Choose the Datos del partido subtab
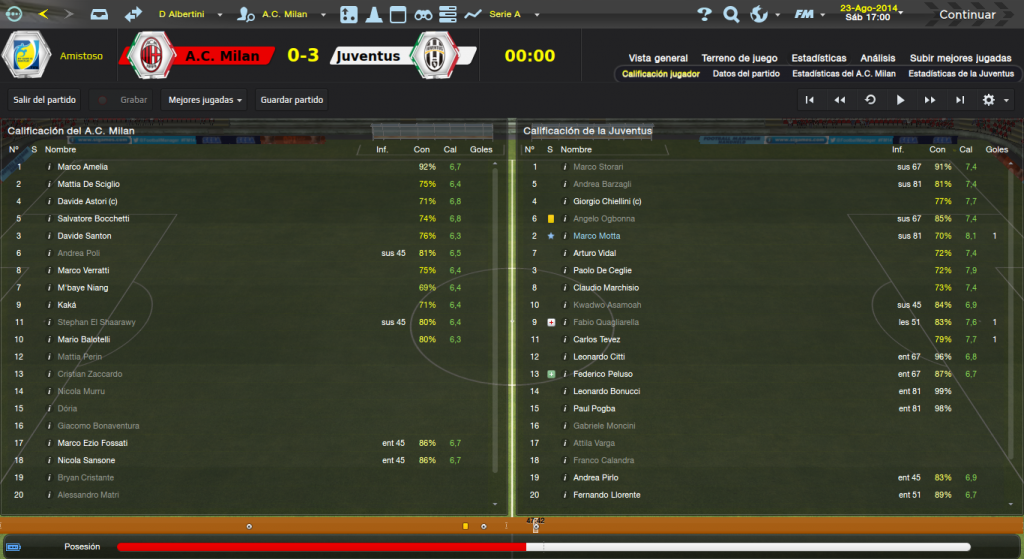This screenshot has width=1024, height=559. pyautogui.click(x=746, y=74)
